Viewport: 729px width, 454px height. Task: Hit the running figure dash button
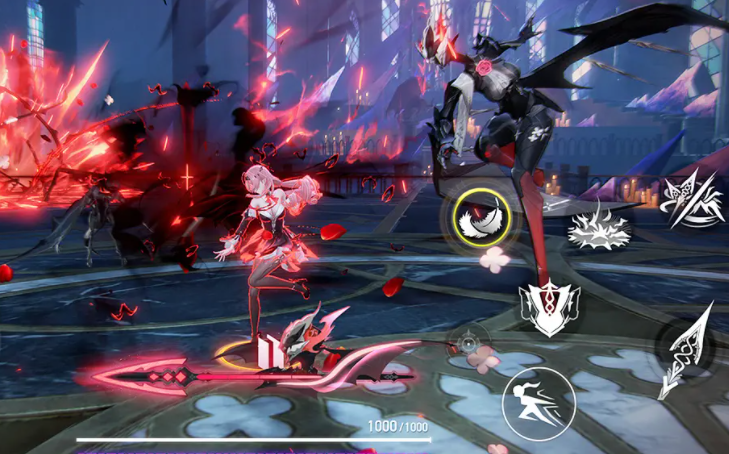(x=530, y=404)
